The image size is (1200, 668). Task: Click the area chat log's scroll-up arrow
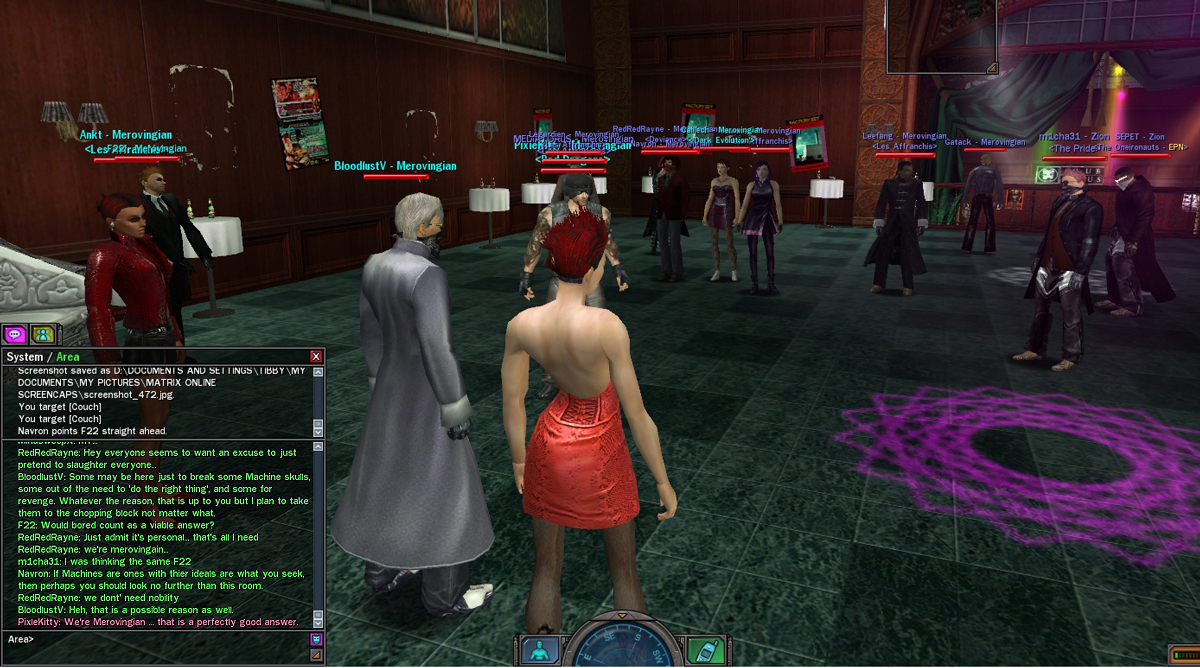point(318,446)
